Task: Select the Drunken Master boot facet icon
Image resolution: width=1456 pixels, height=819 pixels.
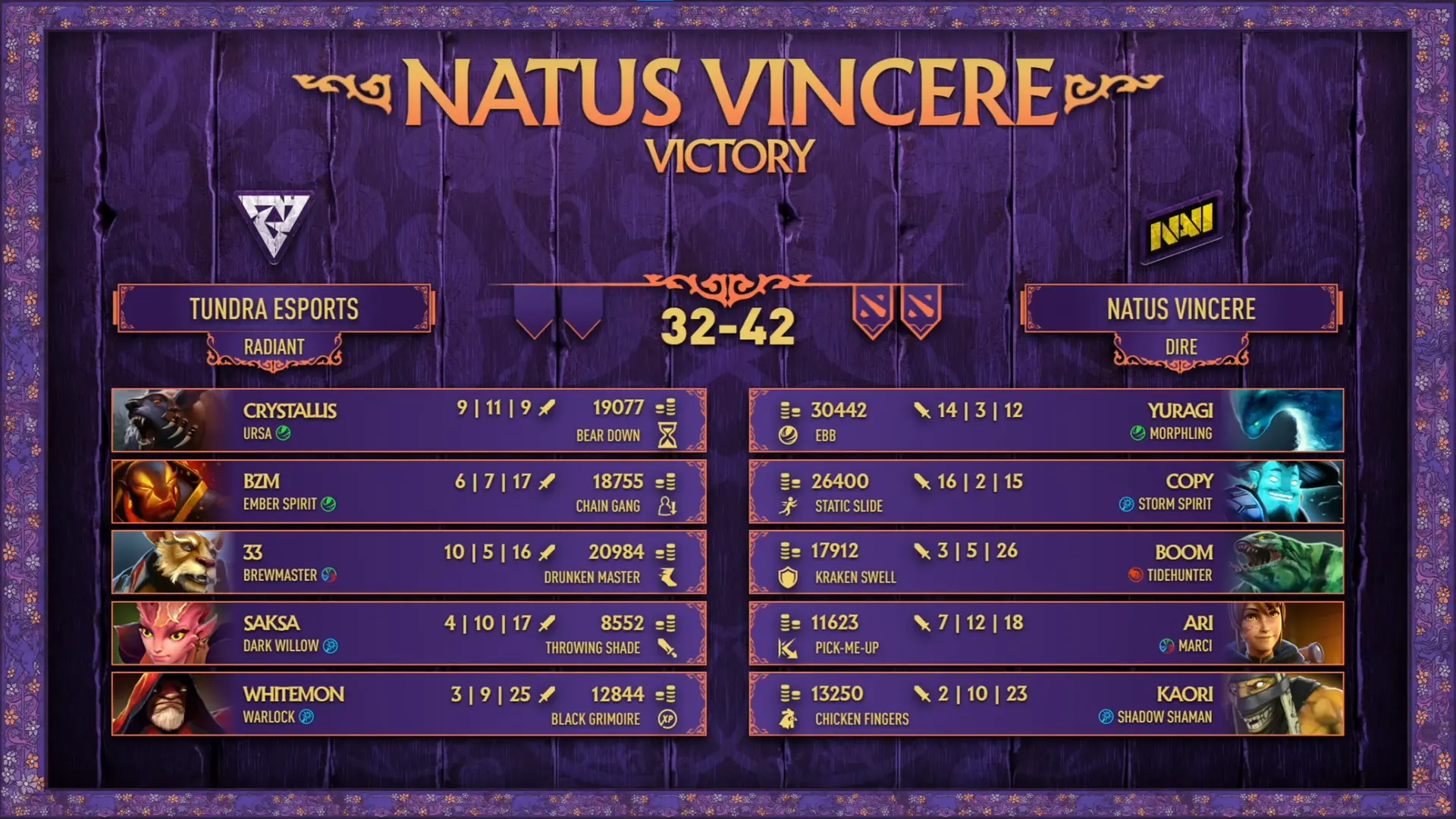Action: point(667,577)
